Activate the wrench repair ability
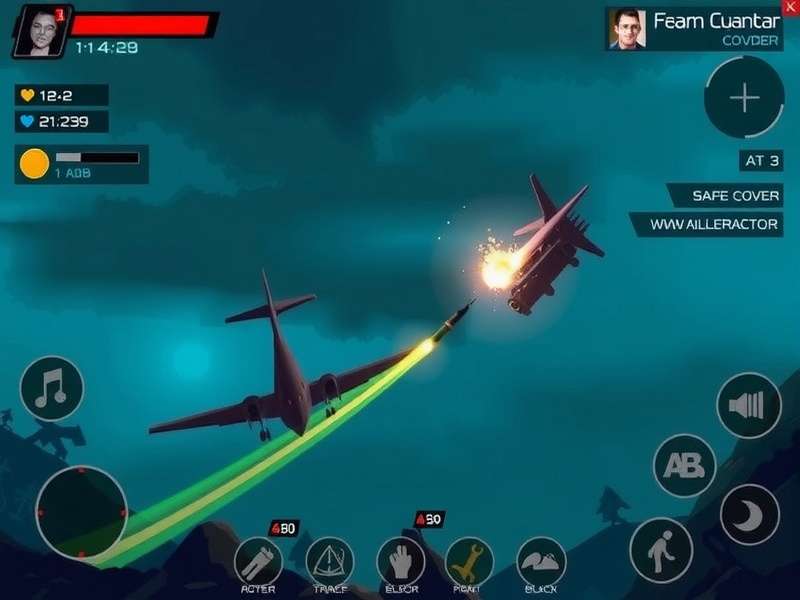 [469, 561]
